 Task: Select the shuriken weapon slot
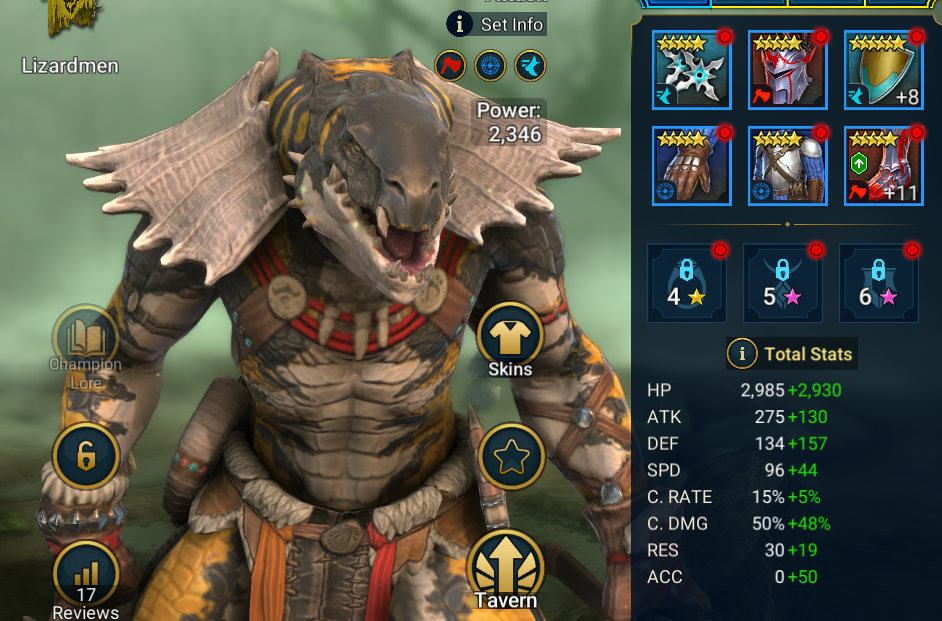tap(691, 70)
